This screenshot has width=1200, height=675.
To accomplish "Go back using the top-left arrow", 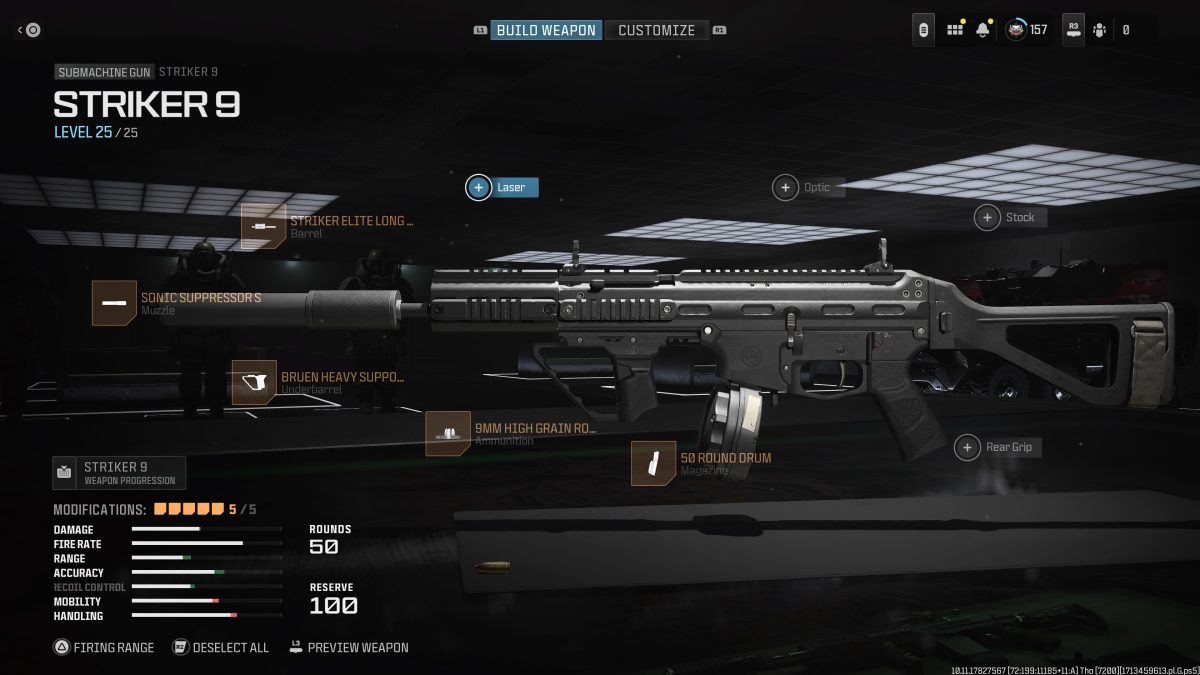I will (28, 30).
